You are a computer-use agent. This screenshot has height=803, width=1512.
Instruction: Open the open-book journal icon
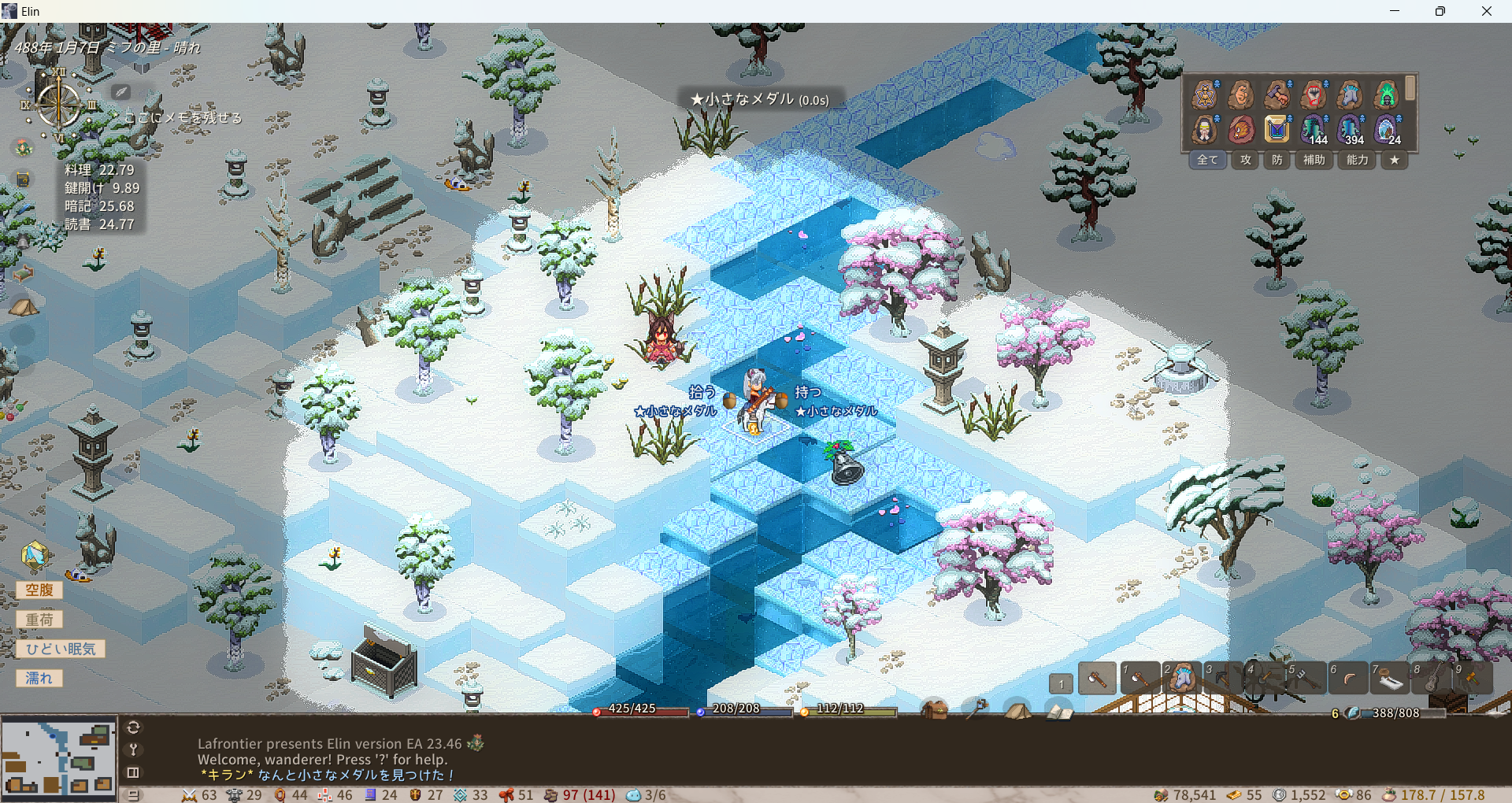(x=1059, y=711)
